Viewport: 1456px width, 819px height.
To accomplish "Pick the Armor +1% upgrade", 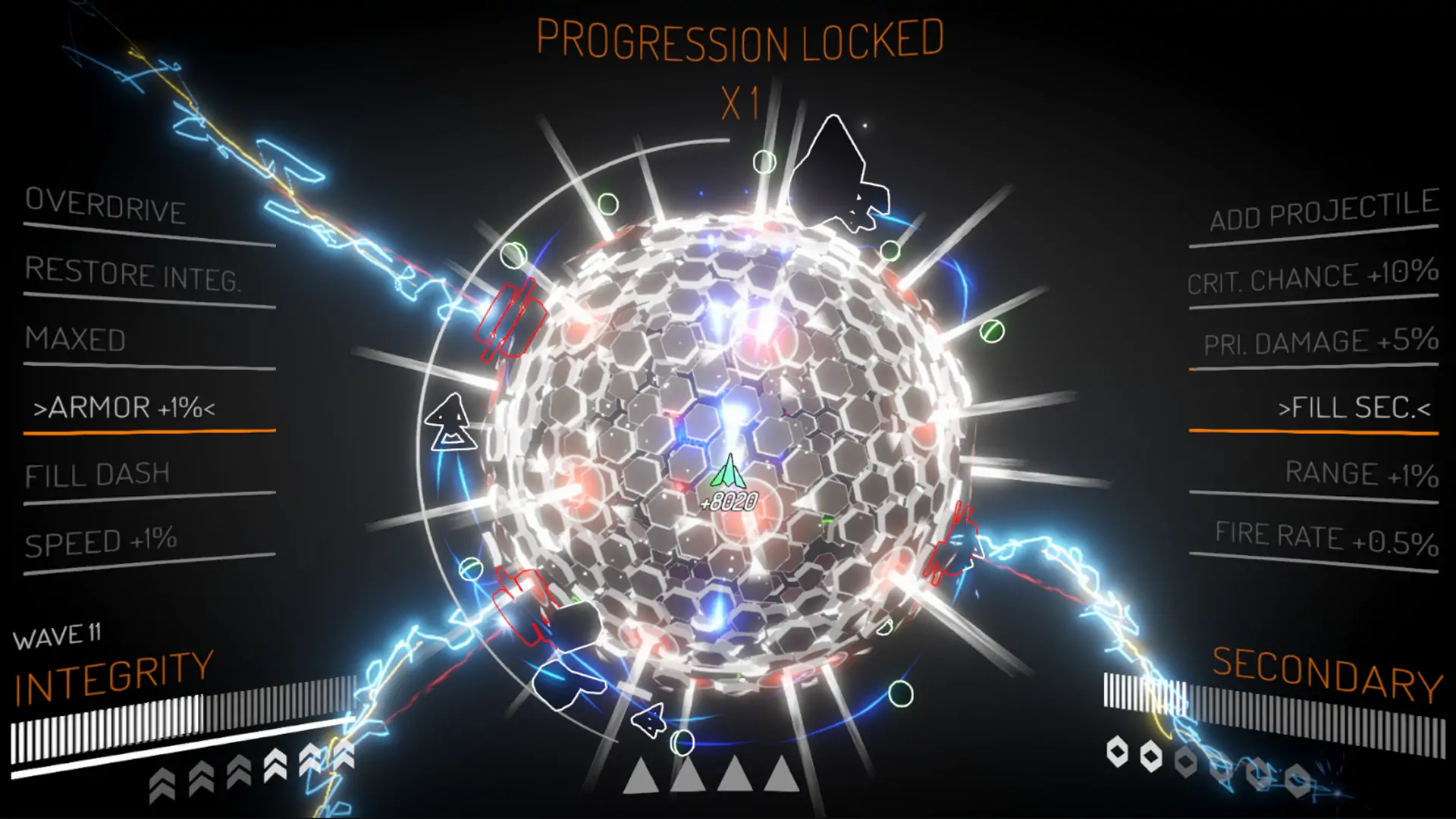I will (124, 408).
